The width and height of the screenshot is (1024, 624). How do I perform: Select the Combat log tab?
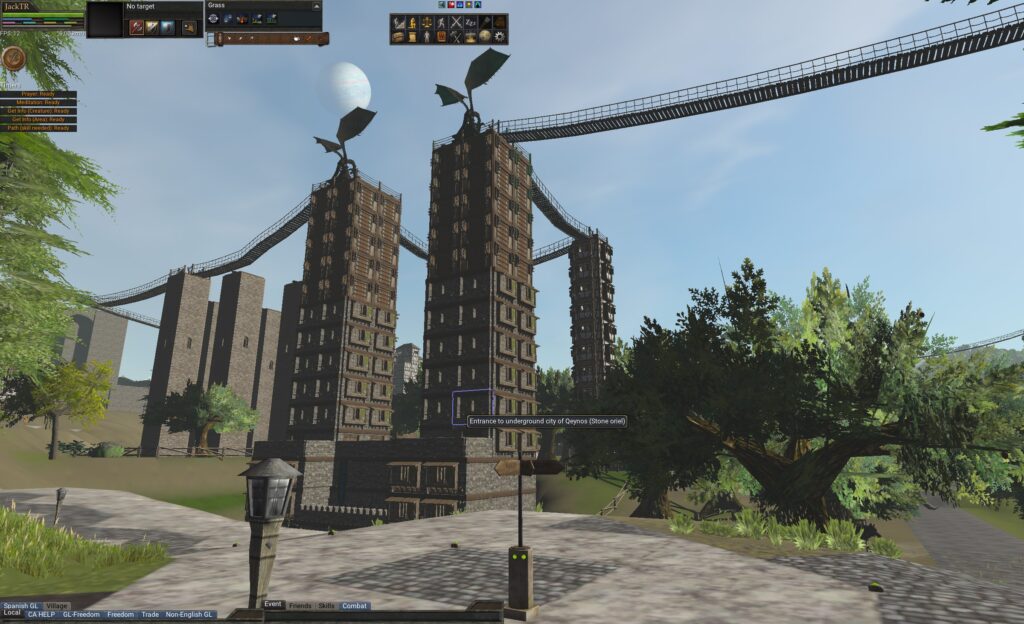pos(355,606)
